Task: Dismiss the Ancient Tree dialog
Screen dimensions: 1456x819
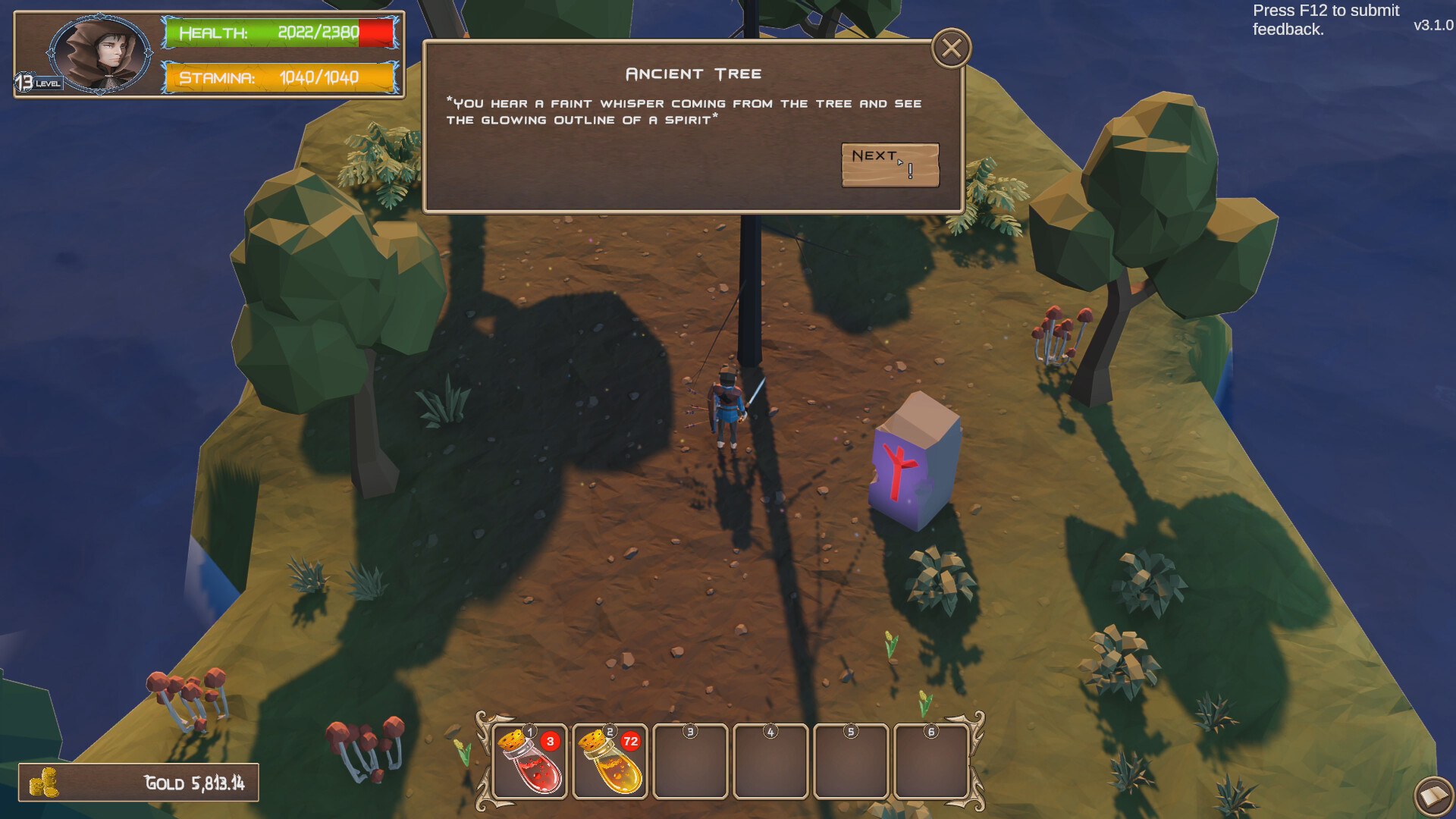Action: [x=950, y=48]
